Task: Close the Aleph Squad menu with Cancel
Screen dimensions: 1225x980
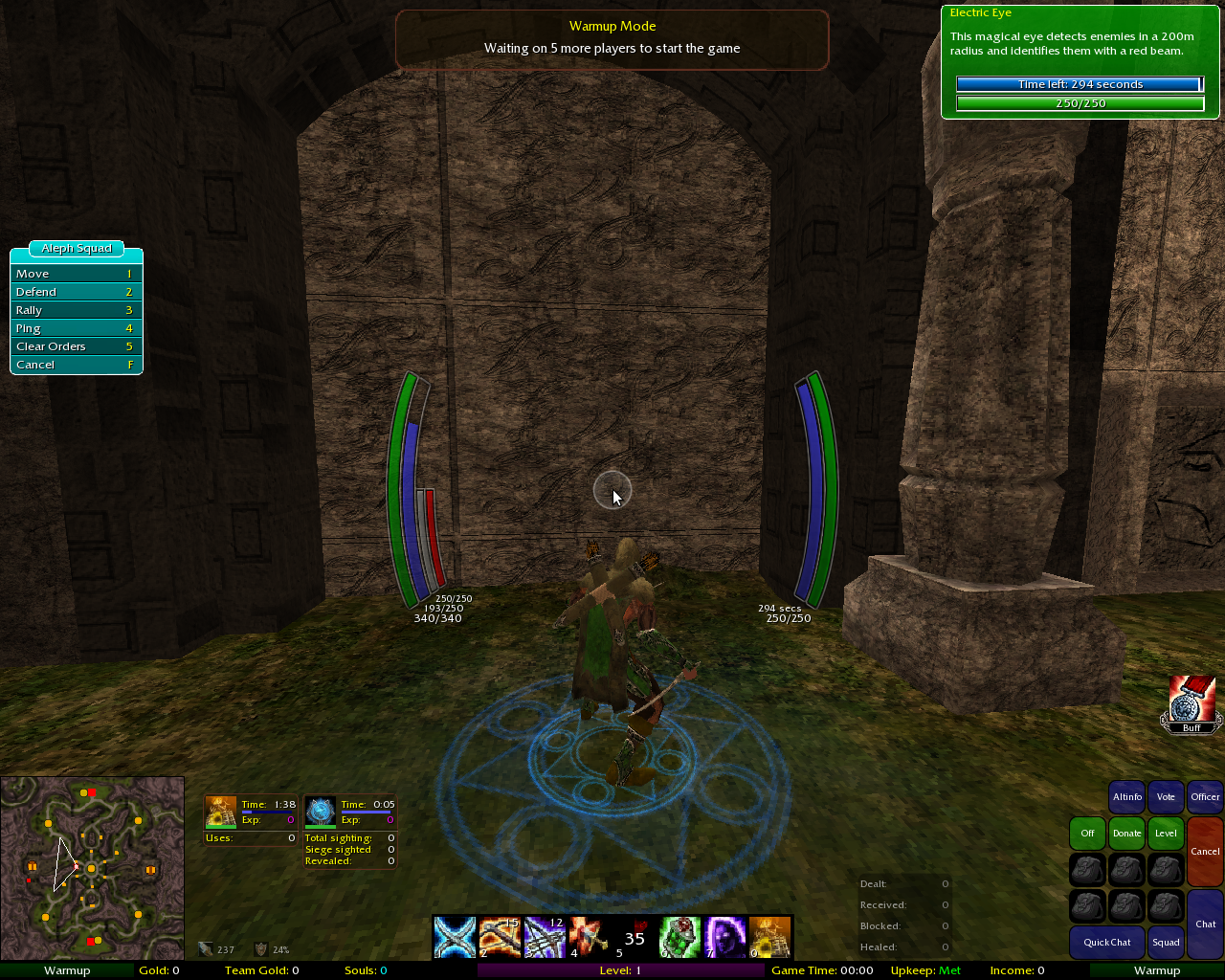Action: [76, 365]
